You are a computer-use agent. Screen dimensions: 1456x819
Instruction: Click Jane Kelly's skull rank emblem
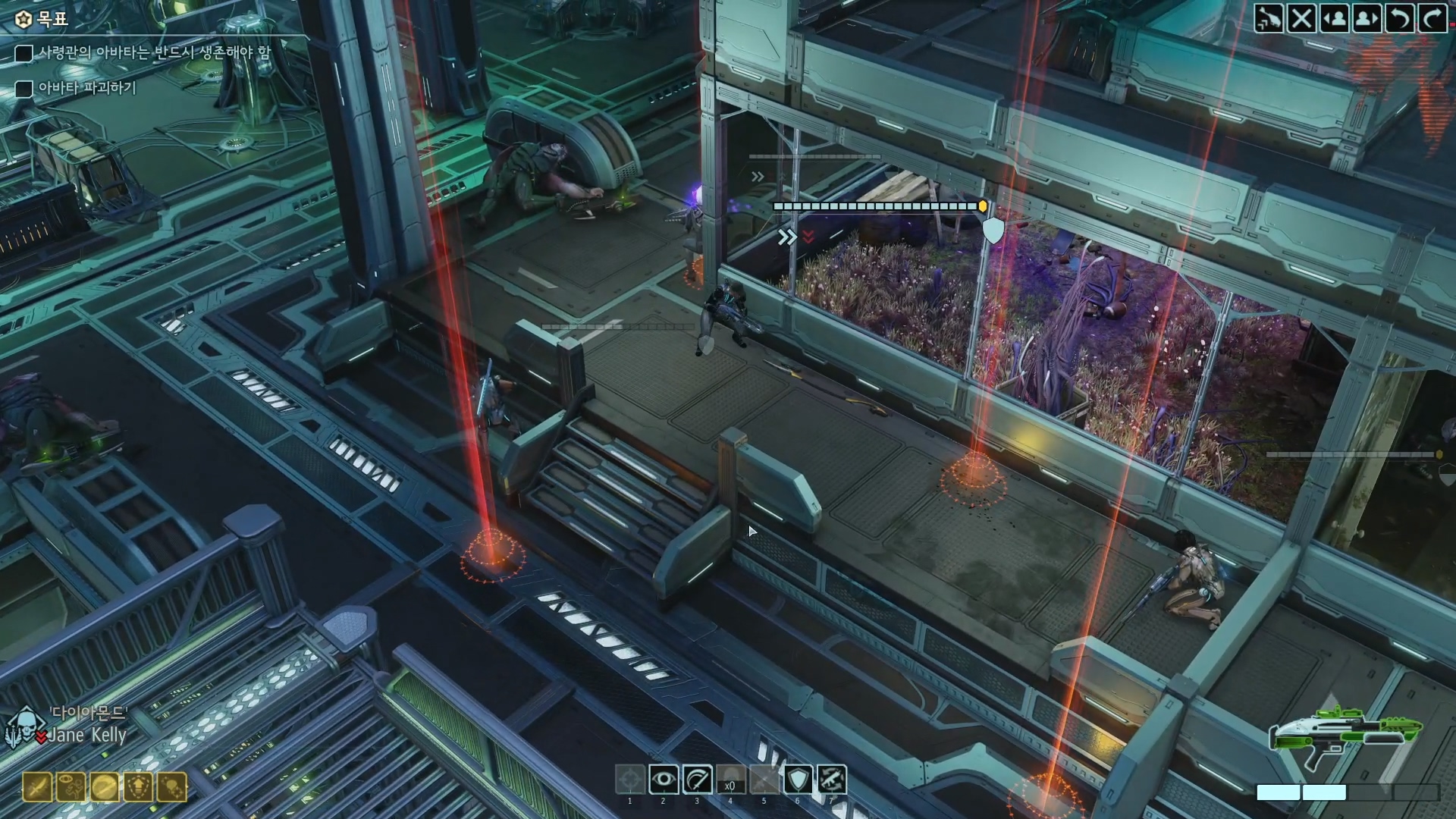[x=24, y=728]
